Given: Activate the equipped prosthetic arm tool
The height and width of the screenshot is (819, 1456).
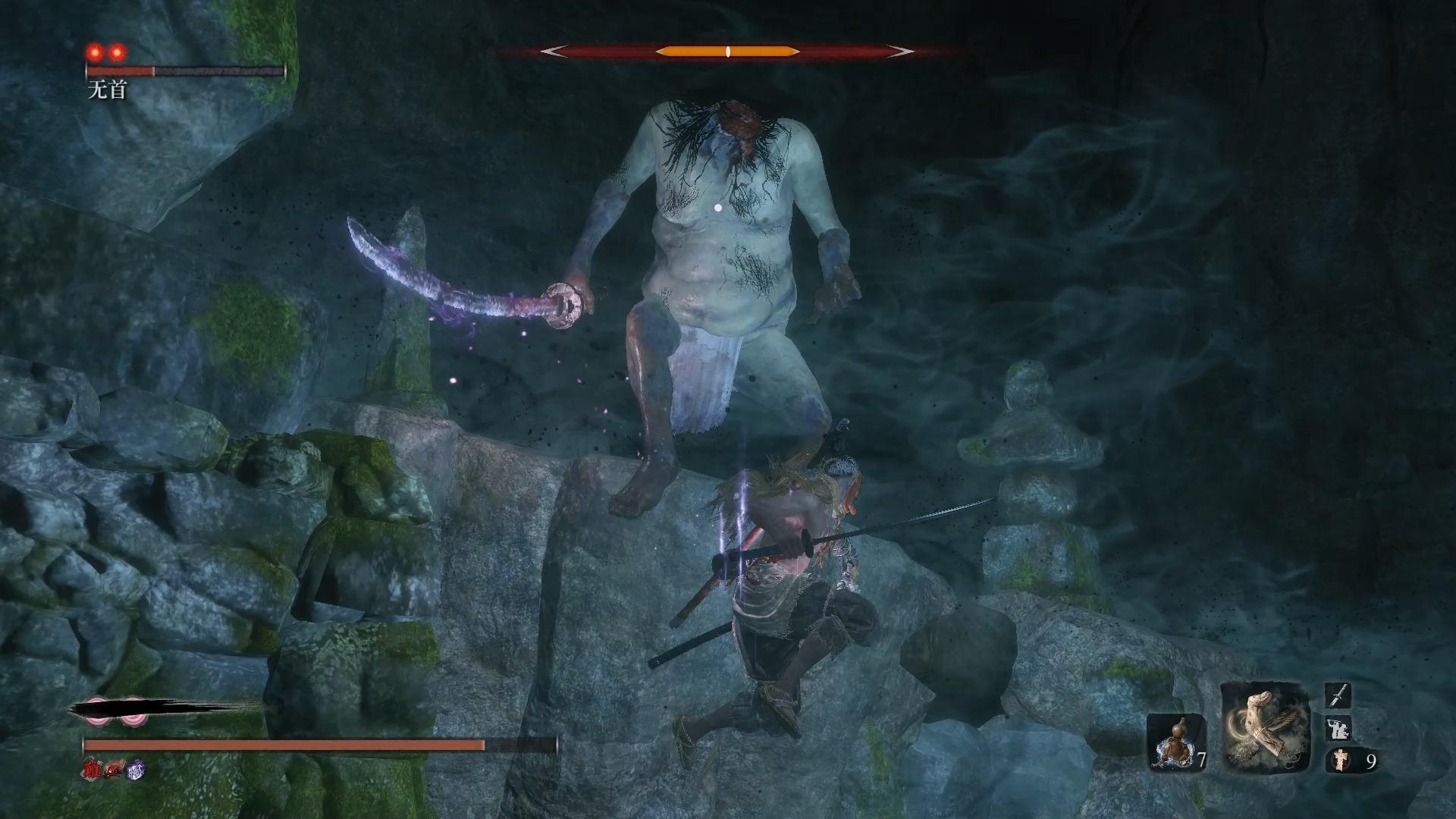Looking at the screenshot, I should click(1266, 726).
